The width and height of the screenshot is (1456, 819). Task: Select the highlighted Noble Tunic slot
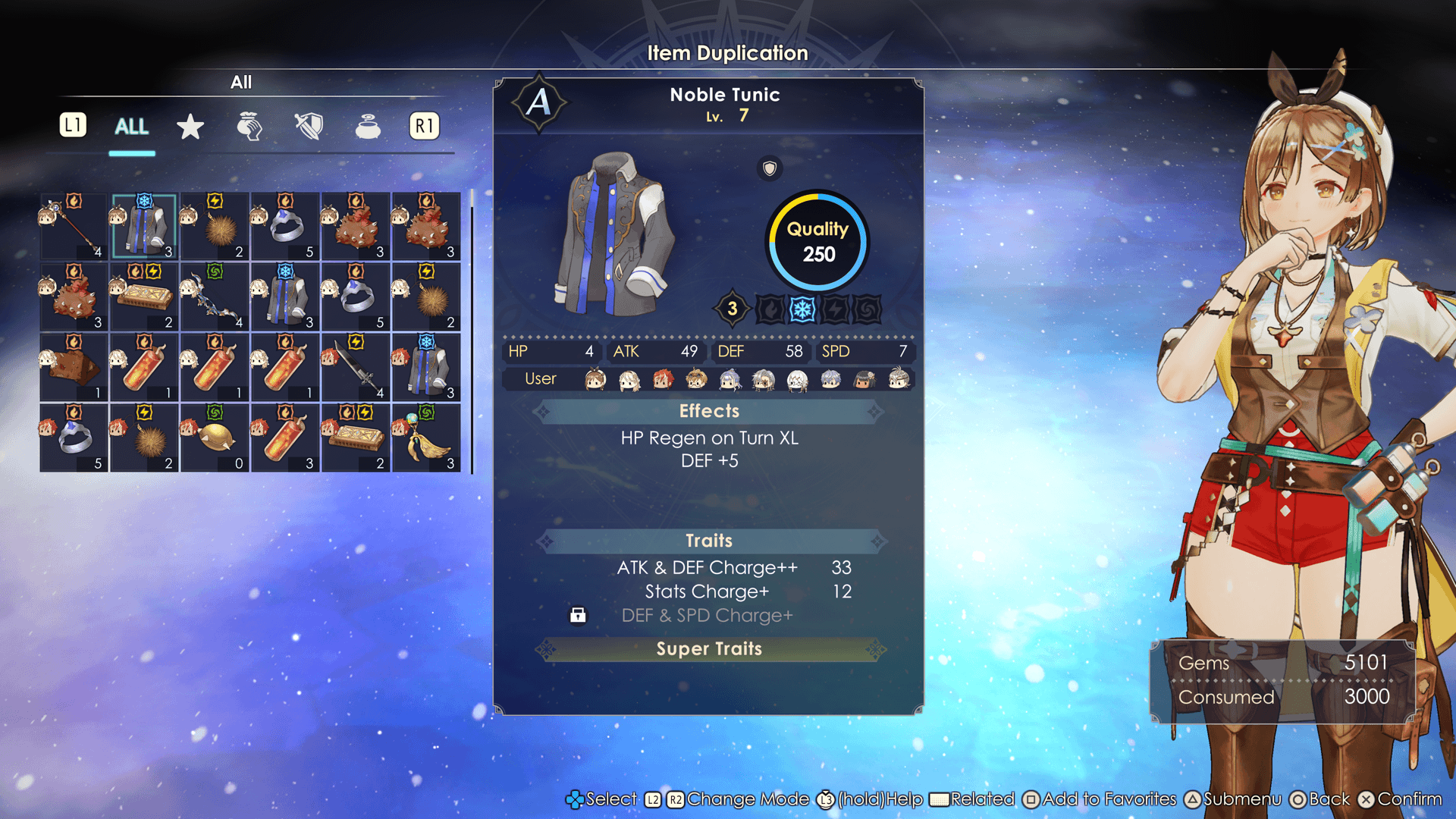(x=144, y=227)
